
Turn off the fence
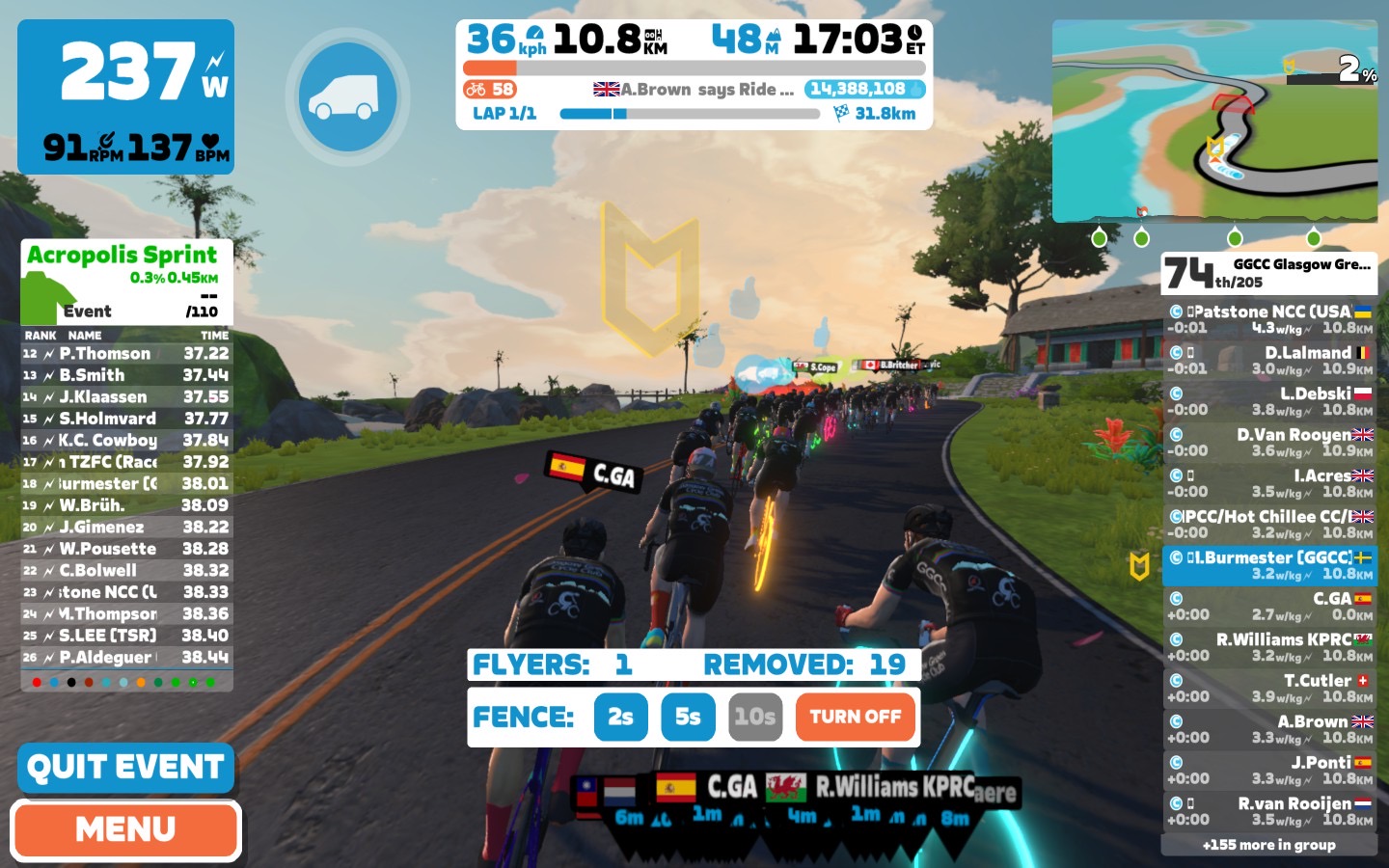tap(855, 717)
